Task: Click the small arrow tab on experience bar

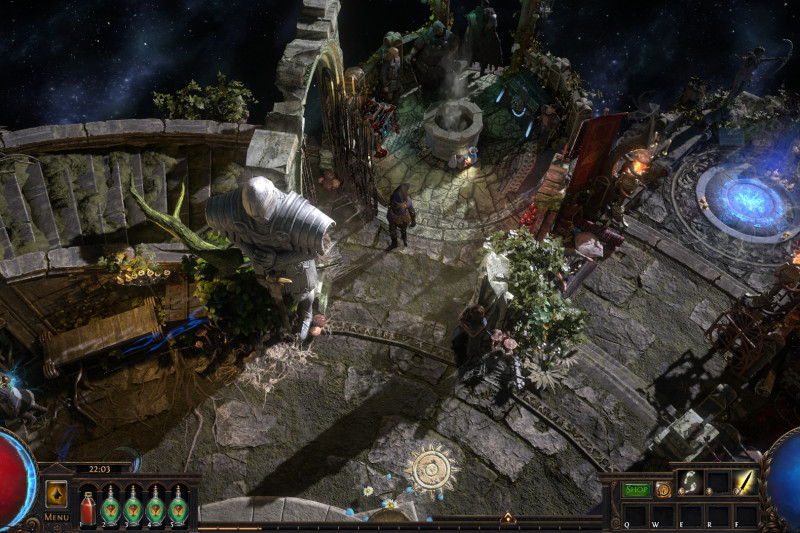Action: click(508, 518)
